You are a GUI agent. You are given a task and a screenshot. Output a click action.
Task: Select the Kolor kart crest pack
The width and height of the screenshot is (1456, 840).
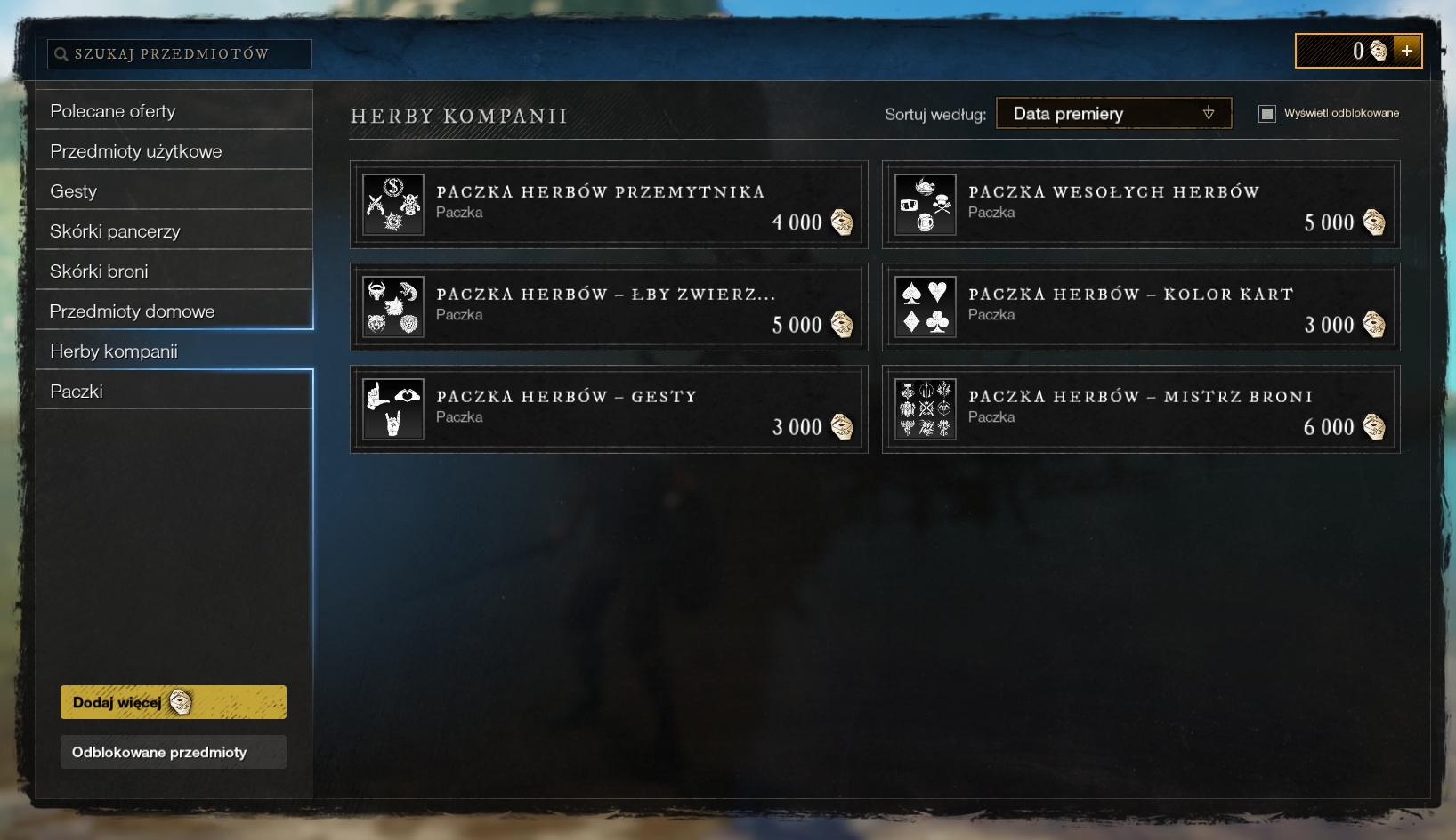pos(1140,307)
